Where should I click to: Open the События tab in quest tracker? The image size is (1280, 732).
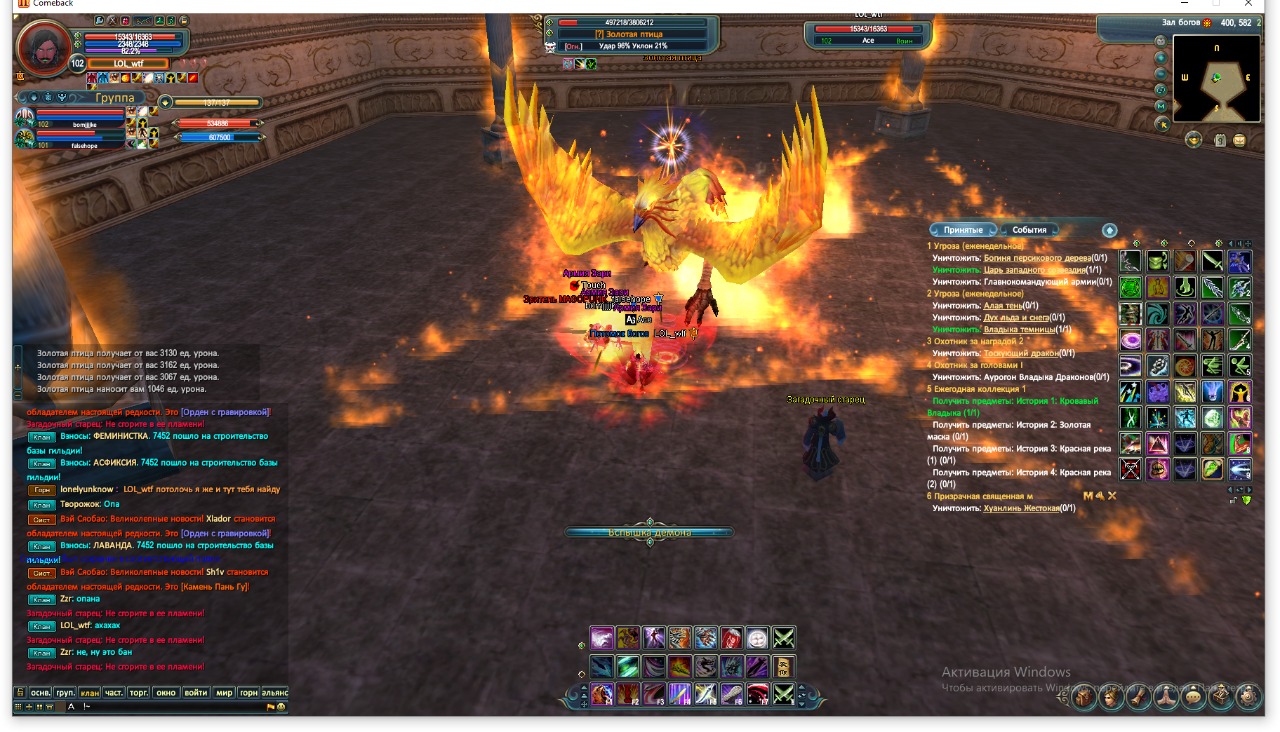coord(1029,230)
